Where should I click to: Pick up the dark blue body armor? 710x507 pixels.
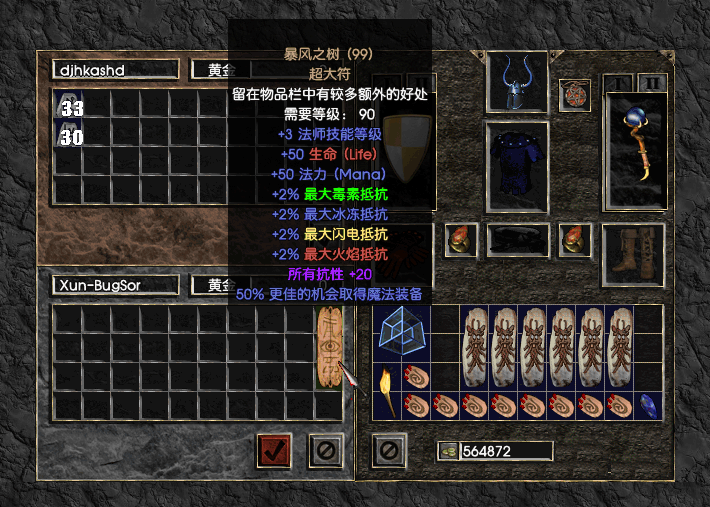tap(517, 167)
